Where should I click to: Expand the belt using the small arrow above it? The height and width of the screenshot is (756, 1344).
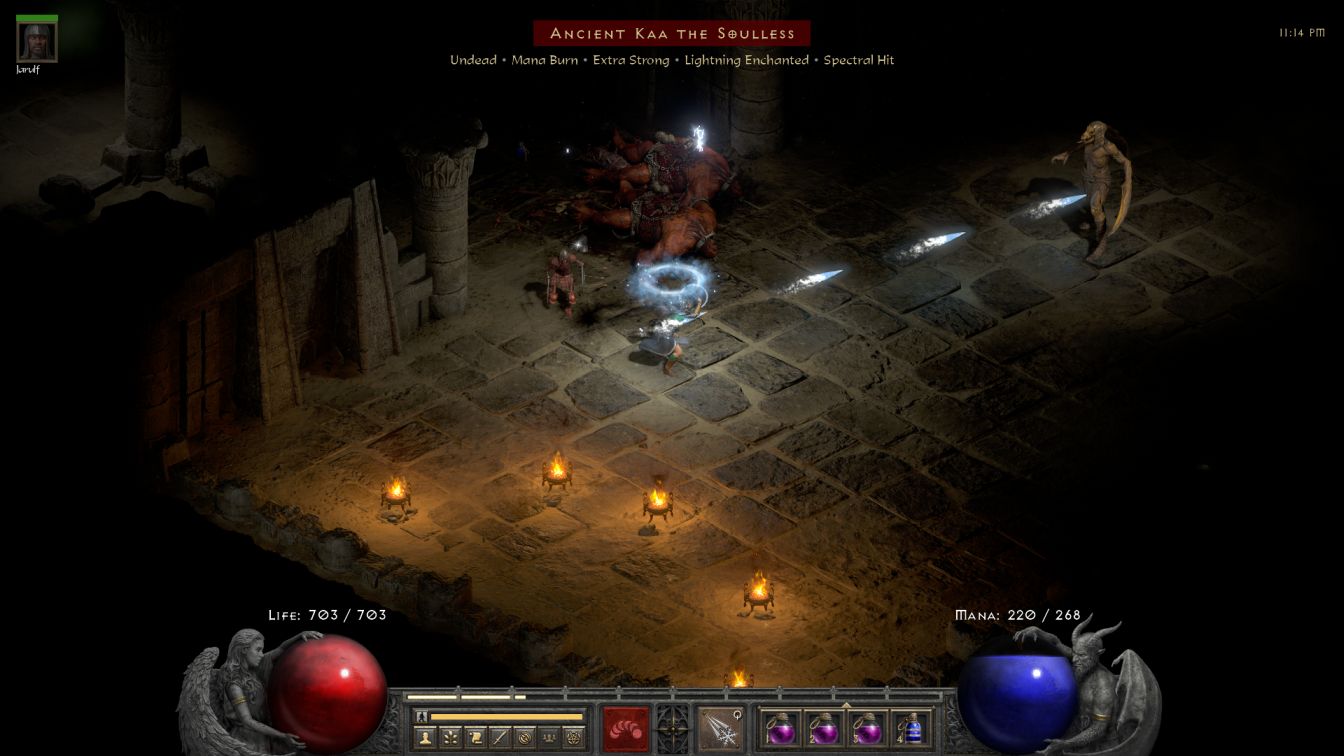click(846, 704)
